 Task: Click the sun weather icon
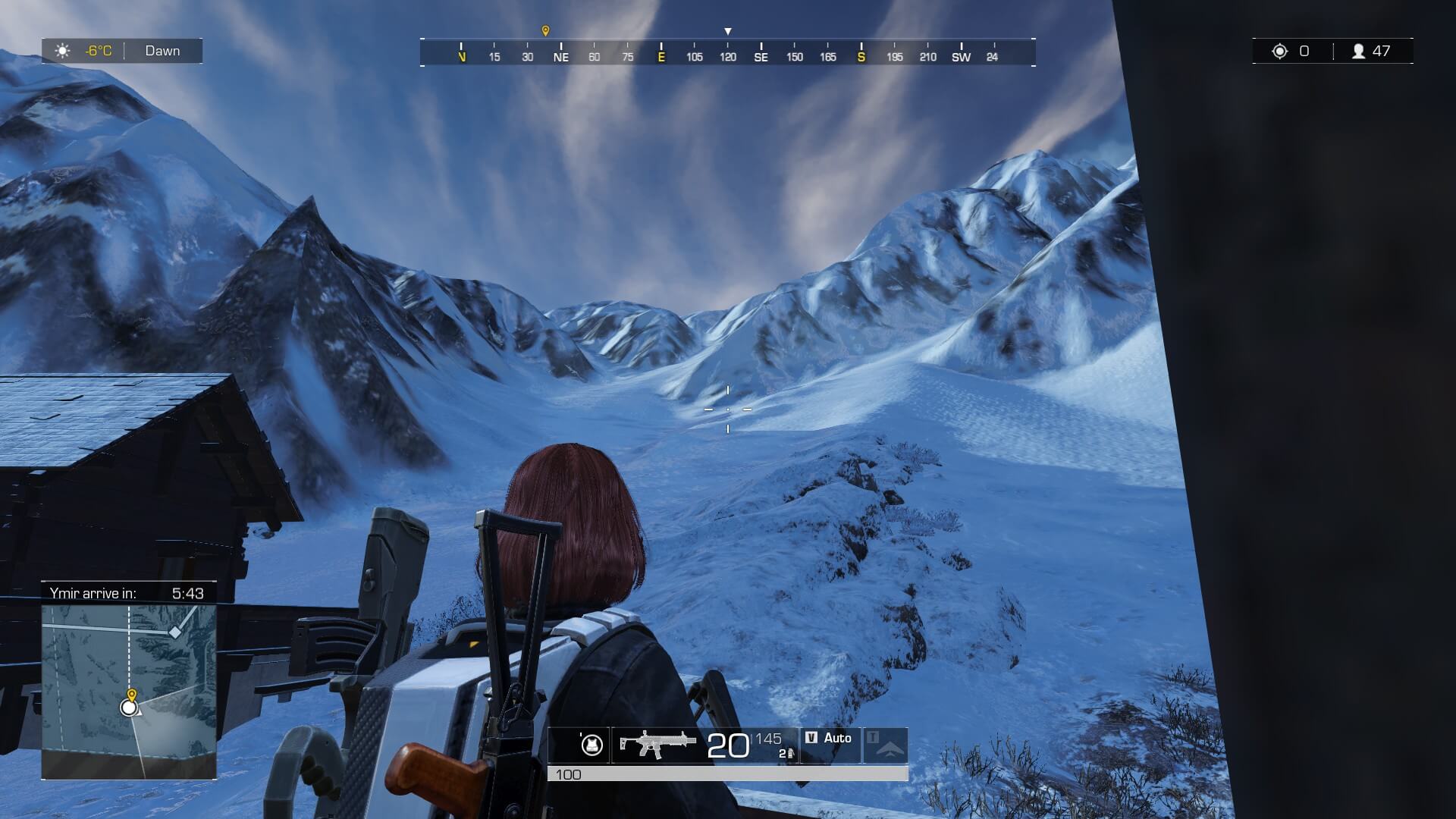[x=63, y=51]
